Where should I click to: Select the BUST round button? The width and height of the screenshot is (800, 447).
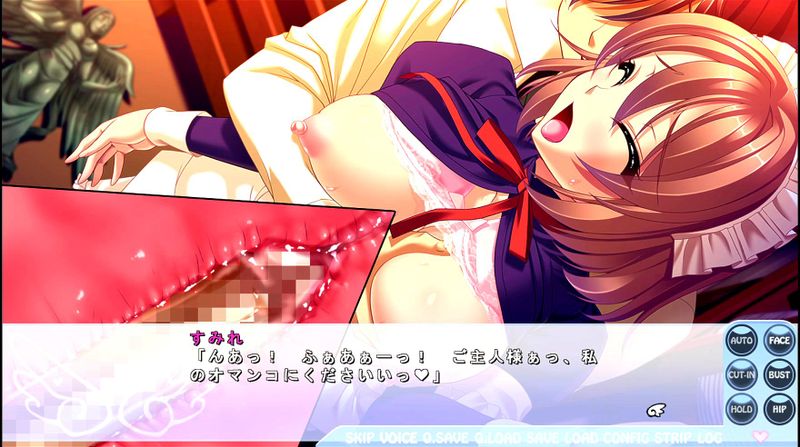(x=778, y=375)
